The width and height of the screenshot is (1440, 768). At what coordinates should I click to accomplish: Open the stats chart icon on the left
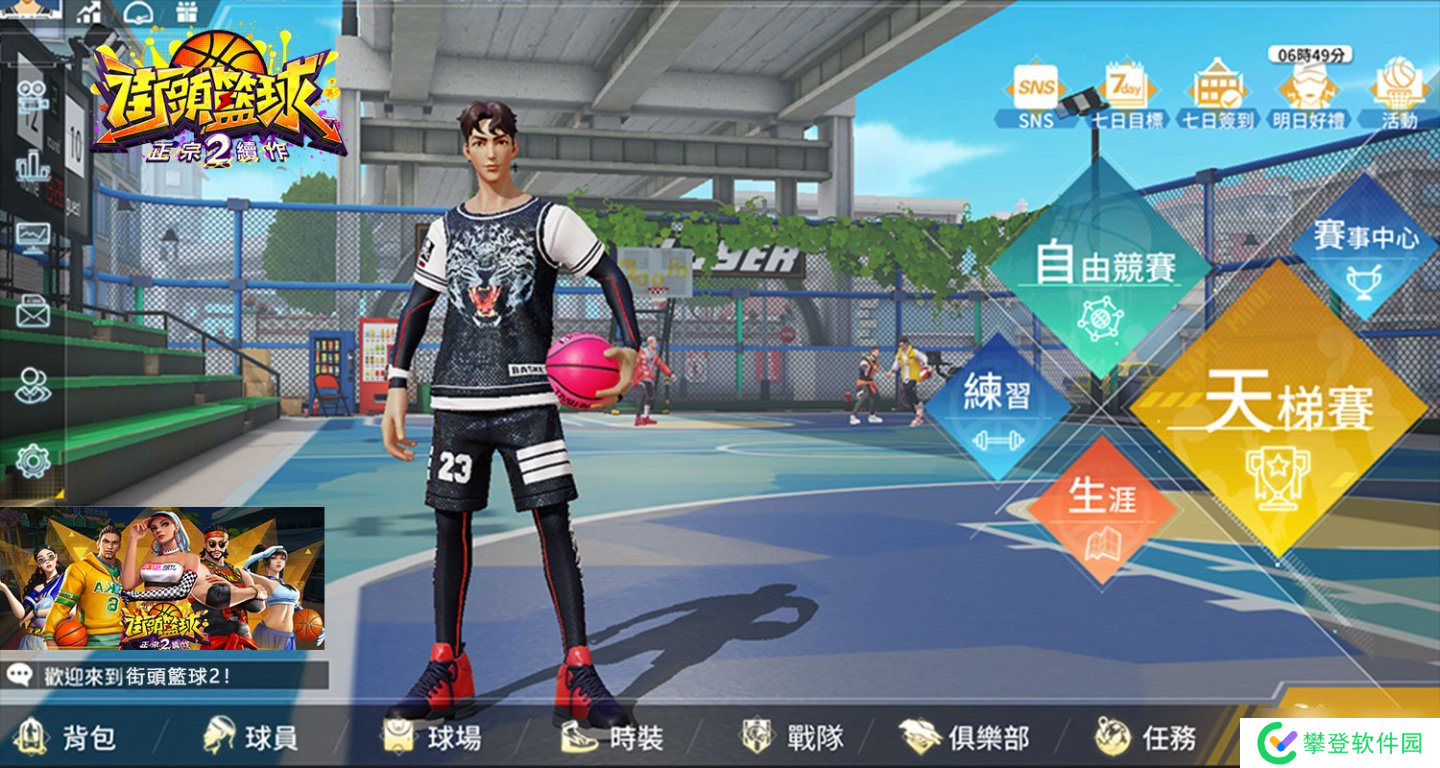[x=32, y=232]
